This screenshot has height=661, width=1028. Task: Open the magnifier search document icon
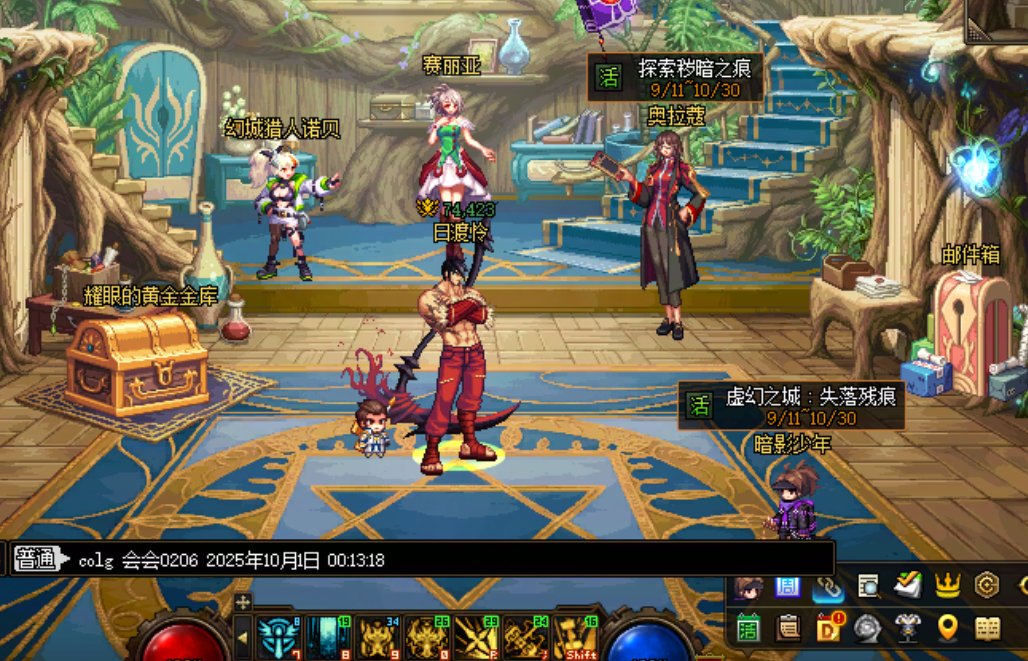tap(868, 585)
